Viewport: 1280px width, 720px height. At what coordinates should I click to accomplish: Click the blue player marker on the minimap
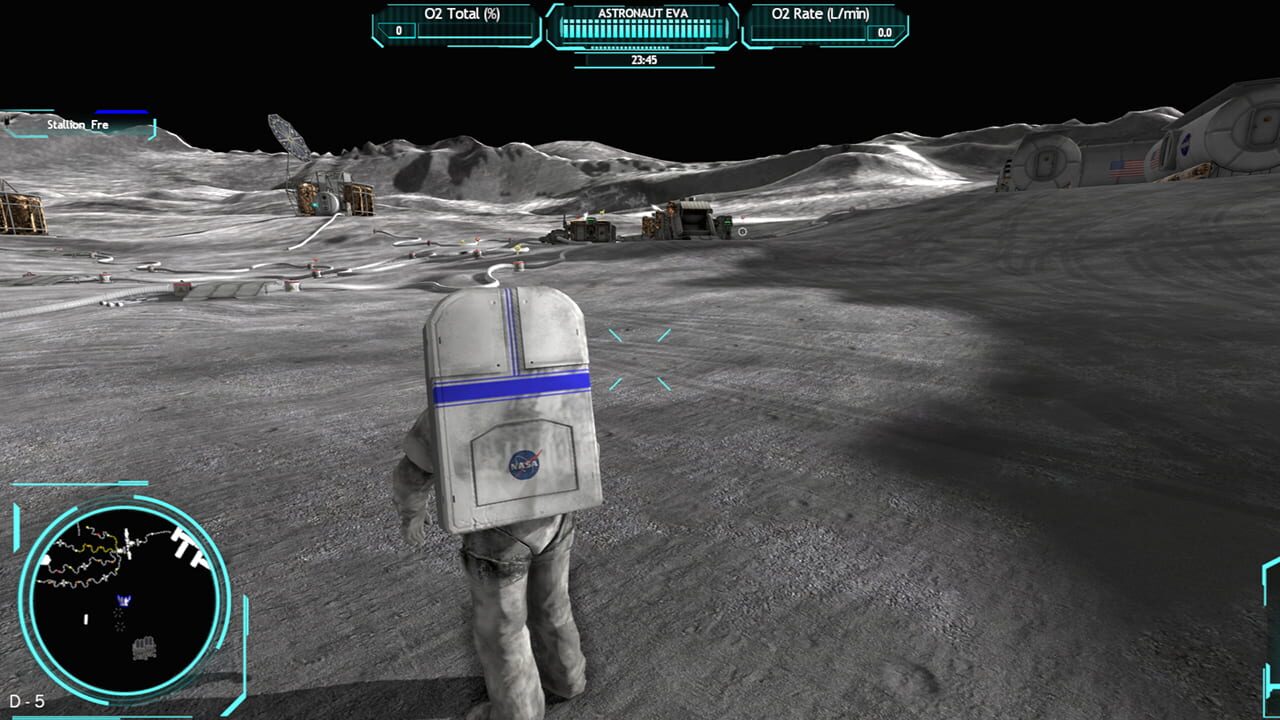[x=122, y=601]
